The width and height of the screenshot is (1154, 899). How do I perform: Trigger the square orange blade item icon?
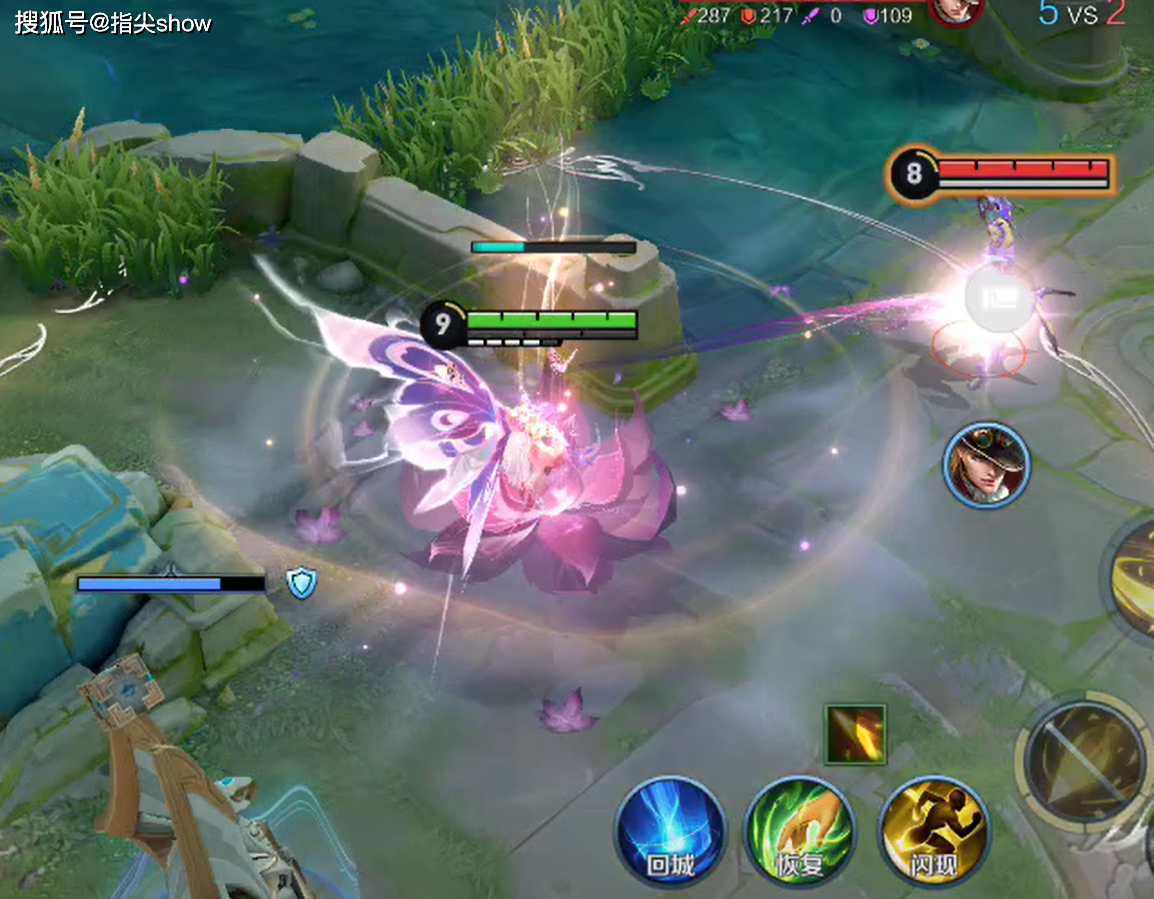pyautogui.click(x=855, y=735)
